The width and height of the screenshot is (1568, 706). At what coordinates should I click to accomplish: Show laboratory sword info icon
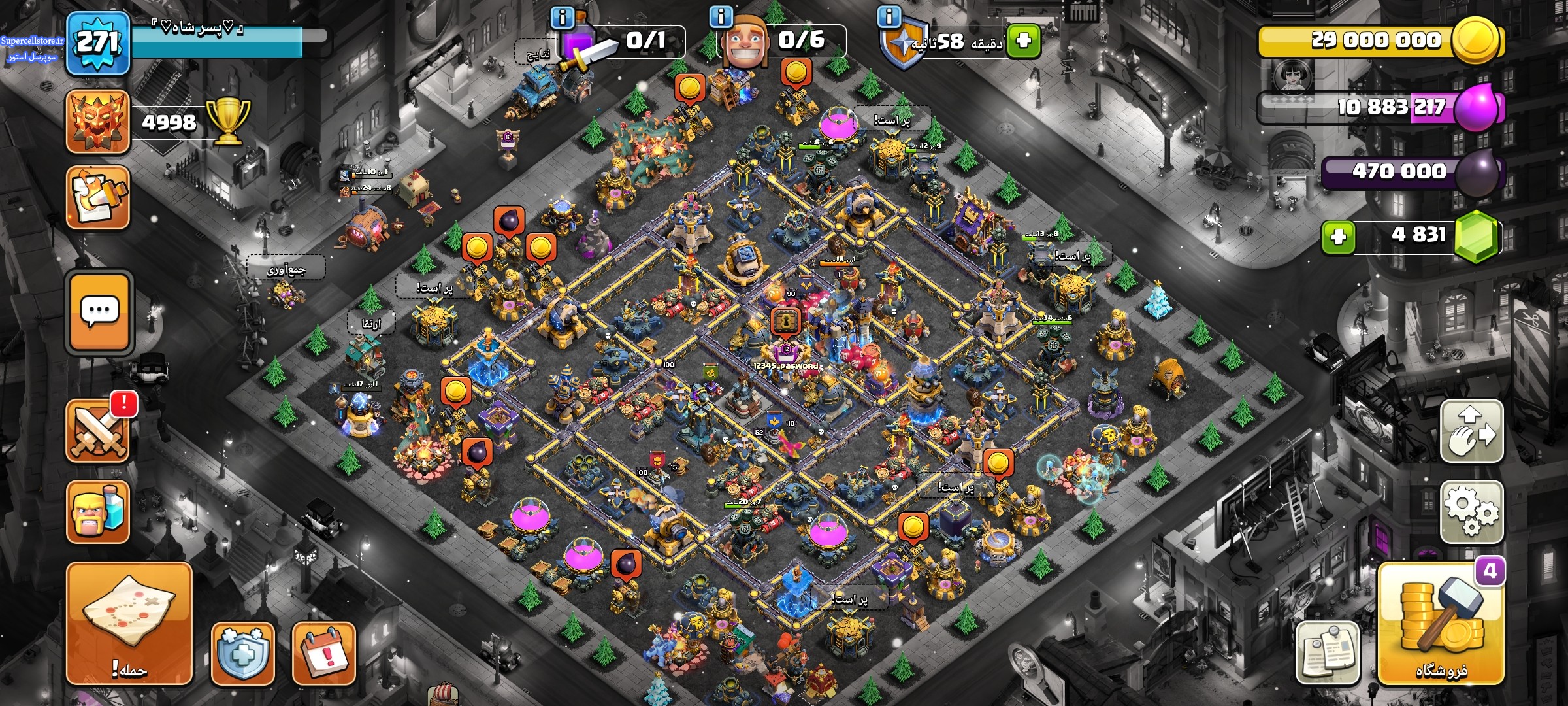tap(562, 17)
